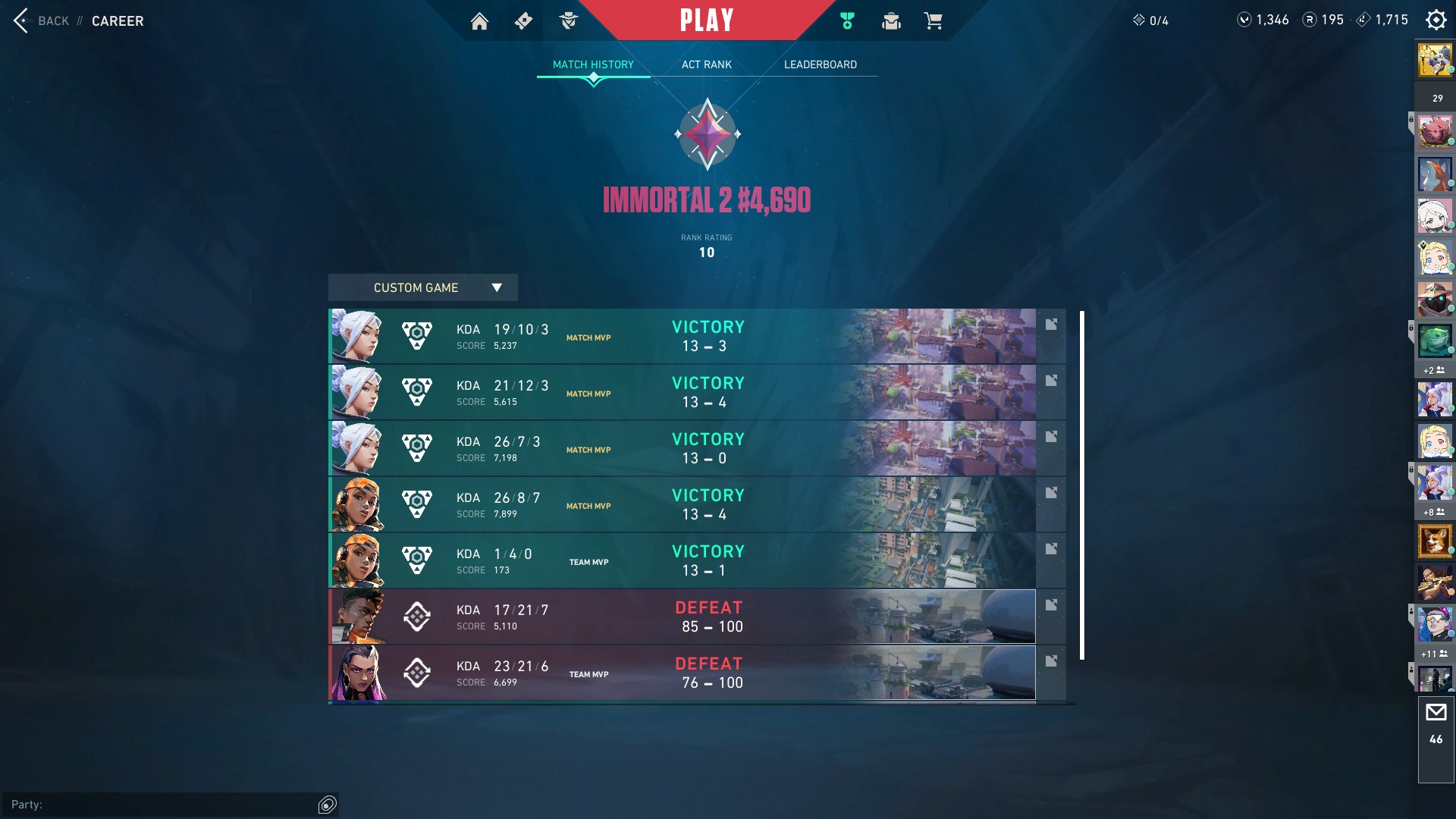This screenshot has width=1456, height=819.
Task: Expand details of the 13-3 Victory match
Action: click(1051, 324)
